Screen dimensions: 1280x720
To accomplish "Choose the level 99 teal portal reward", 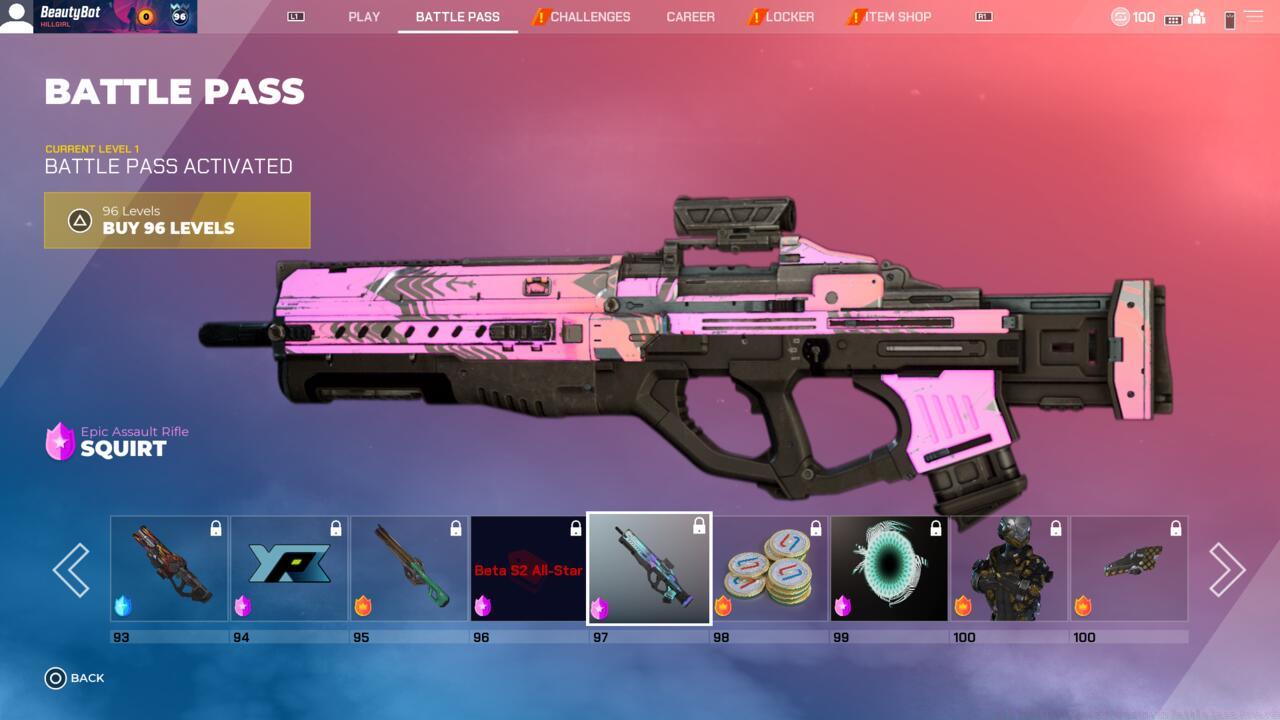I will pos(889,568).
